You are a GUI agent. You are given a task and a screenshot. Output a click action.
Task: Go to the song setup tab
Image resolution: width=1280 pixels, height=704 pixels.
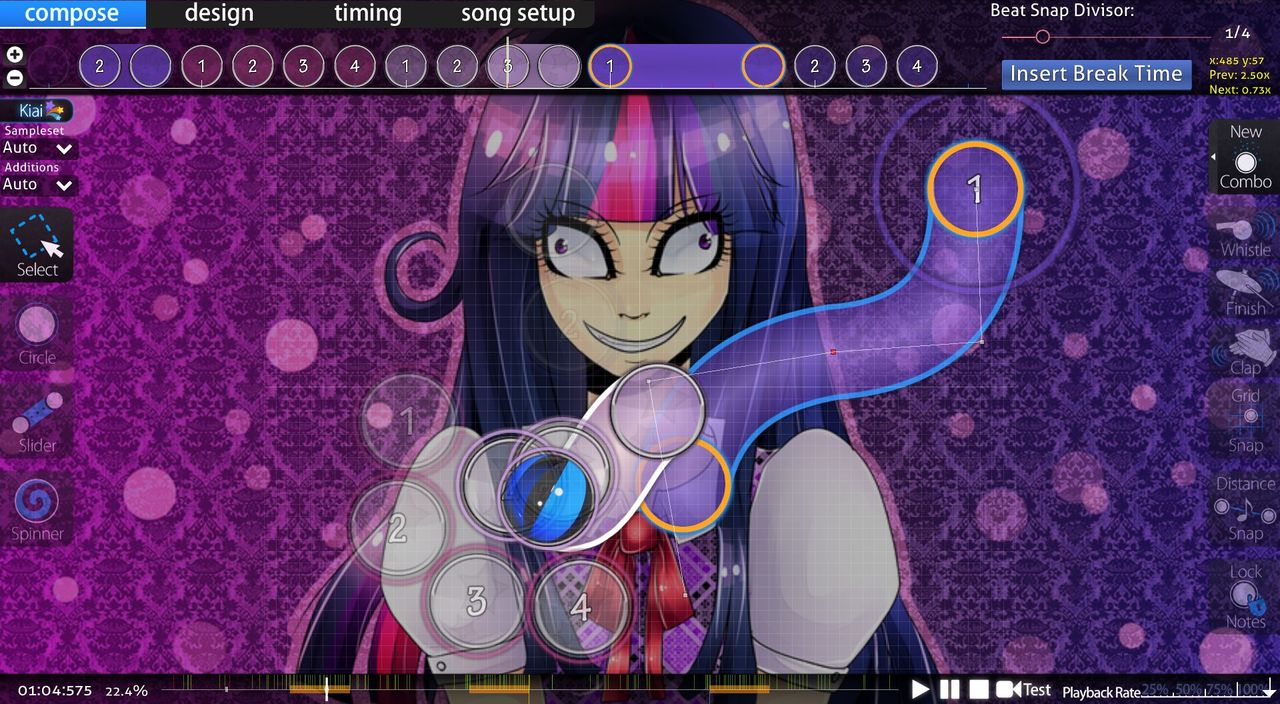tap(517, 14)
